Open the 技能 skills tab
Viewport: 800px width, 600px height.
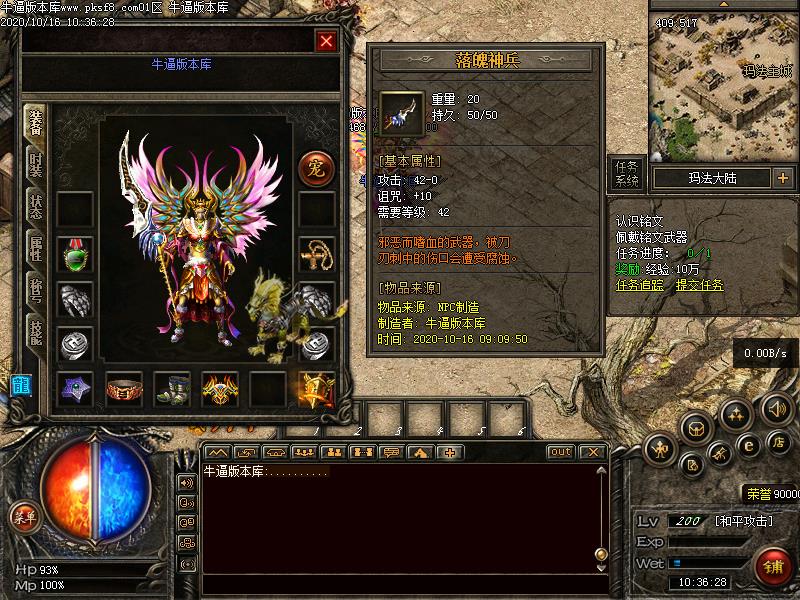point(35,335)
